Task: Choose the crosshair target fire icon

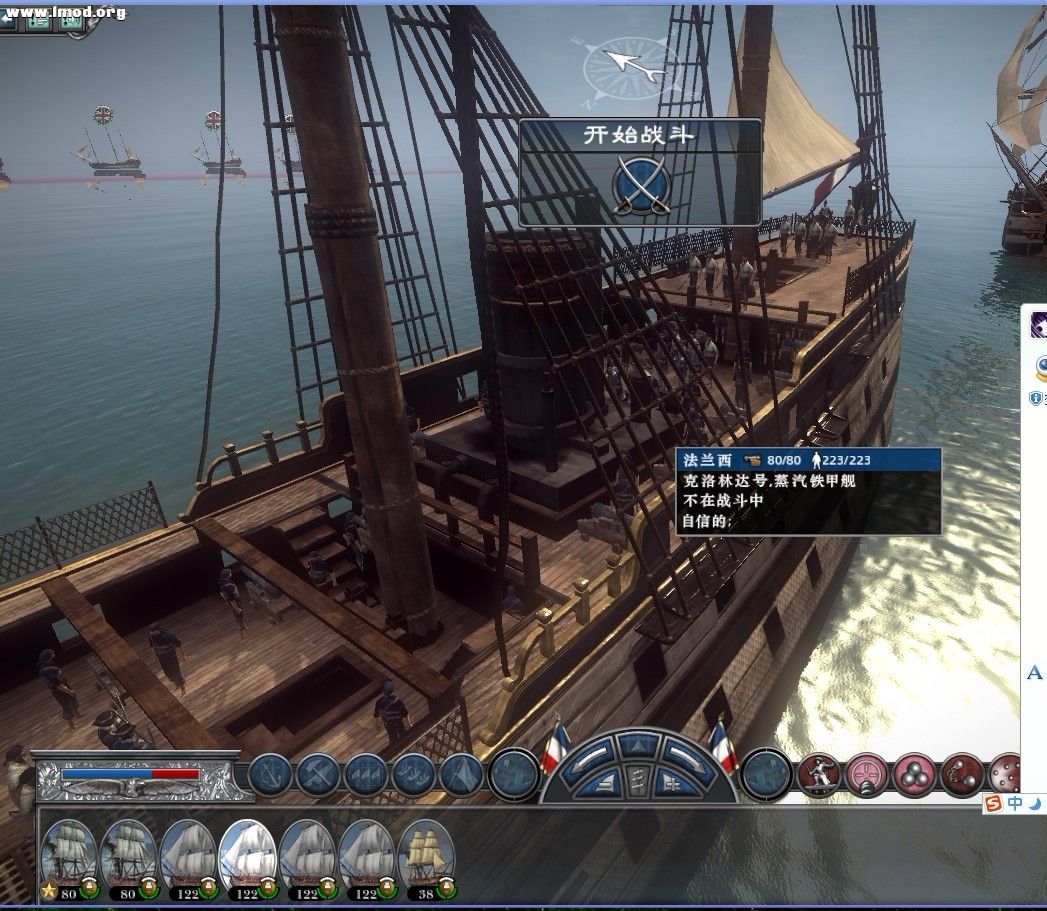Action: pos(866,774)
